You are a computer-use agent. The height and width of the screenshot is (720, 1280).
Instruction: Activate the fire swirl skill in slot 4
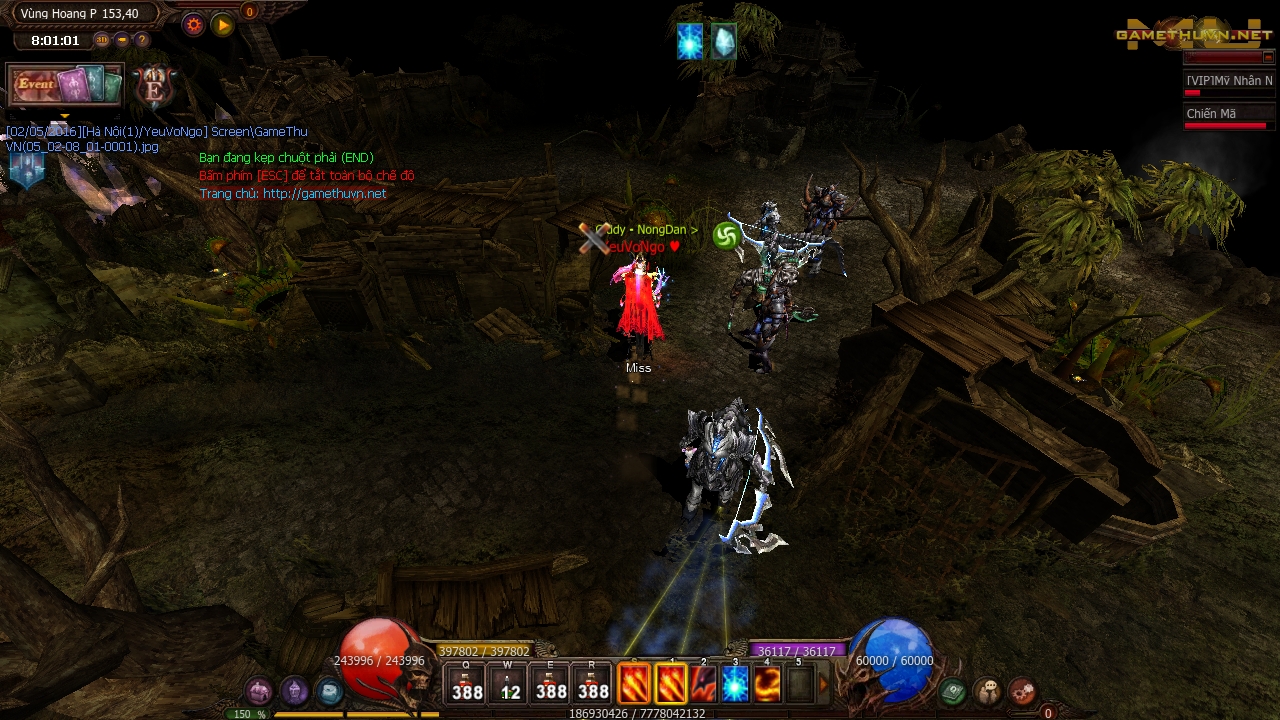coord(767,684)
